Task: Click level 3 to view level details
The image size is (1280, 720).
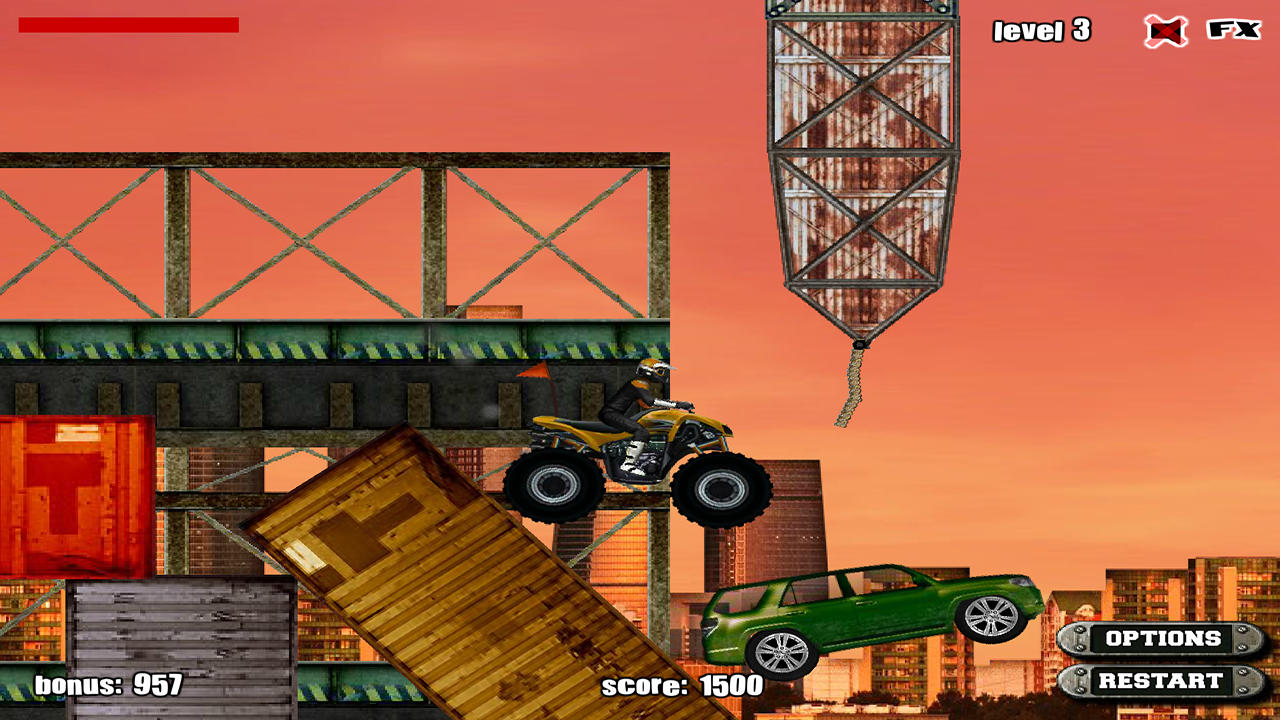Action: tap(1043, 31)
